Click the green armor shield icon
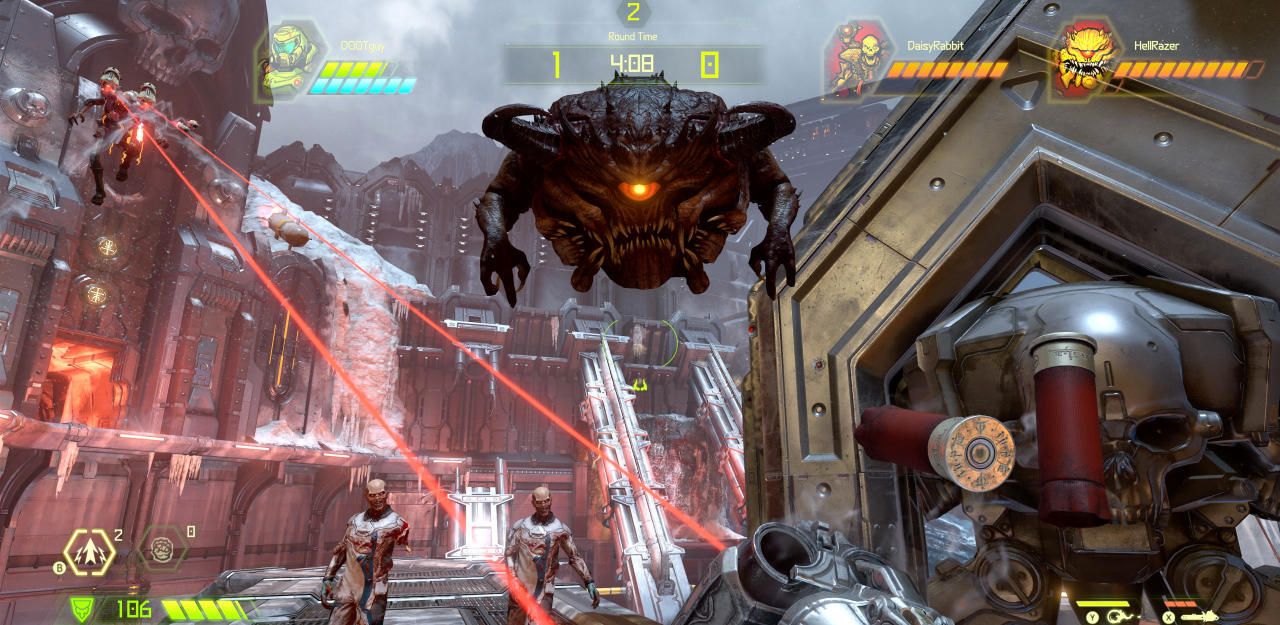Viewport: 1280px width, 625px height. [83, 607]
